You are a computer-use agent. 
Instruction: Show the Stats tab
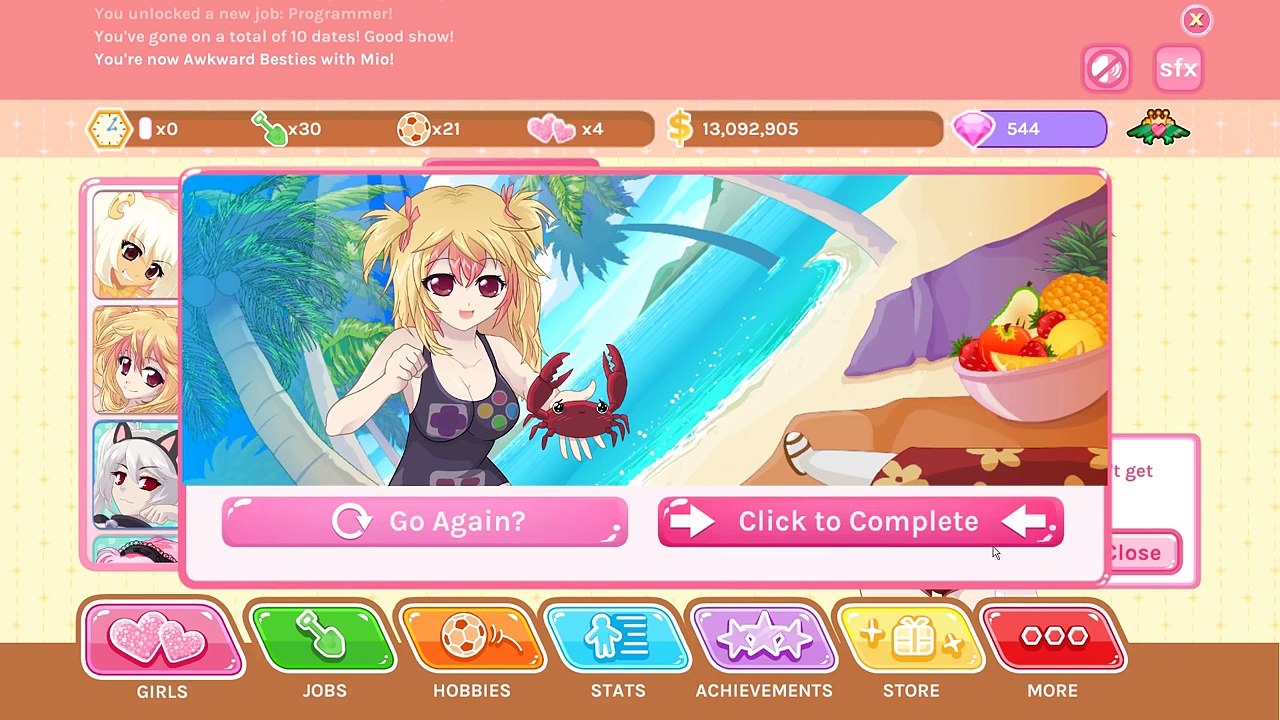(617, 640)
